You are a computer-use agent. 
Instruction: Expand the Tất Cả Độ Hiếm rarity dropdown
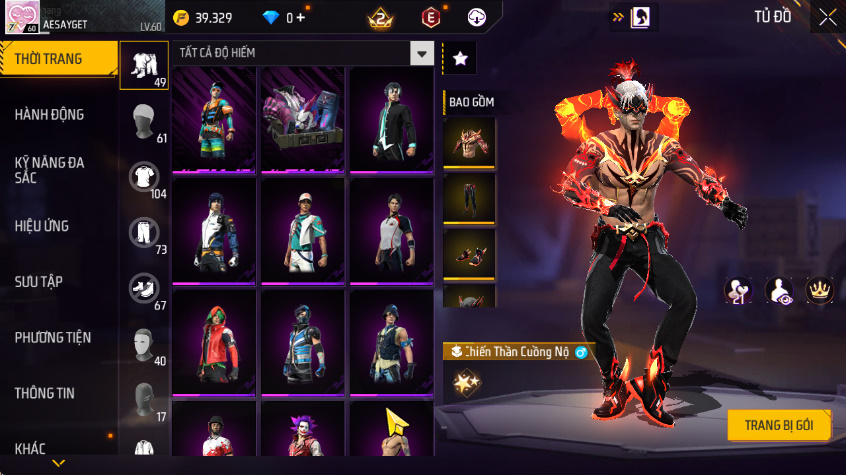(x=423, y=54)
